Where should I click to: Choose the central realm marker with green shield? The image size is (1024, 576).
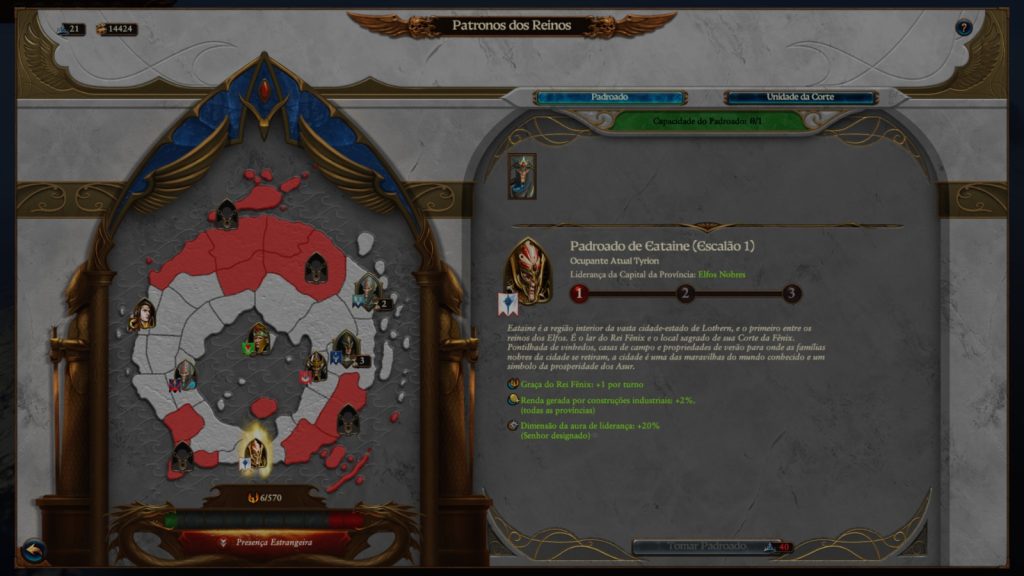(x=259, y=338)
